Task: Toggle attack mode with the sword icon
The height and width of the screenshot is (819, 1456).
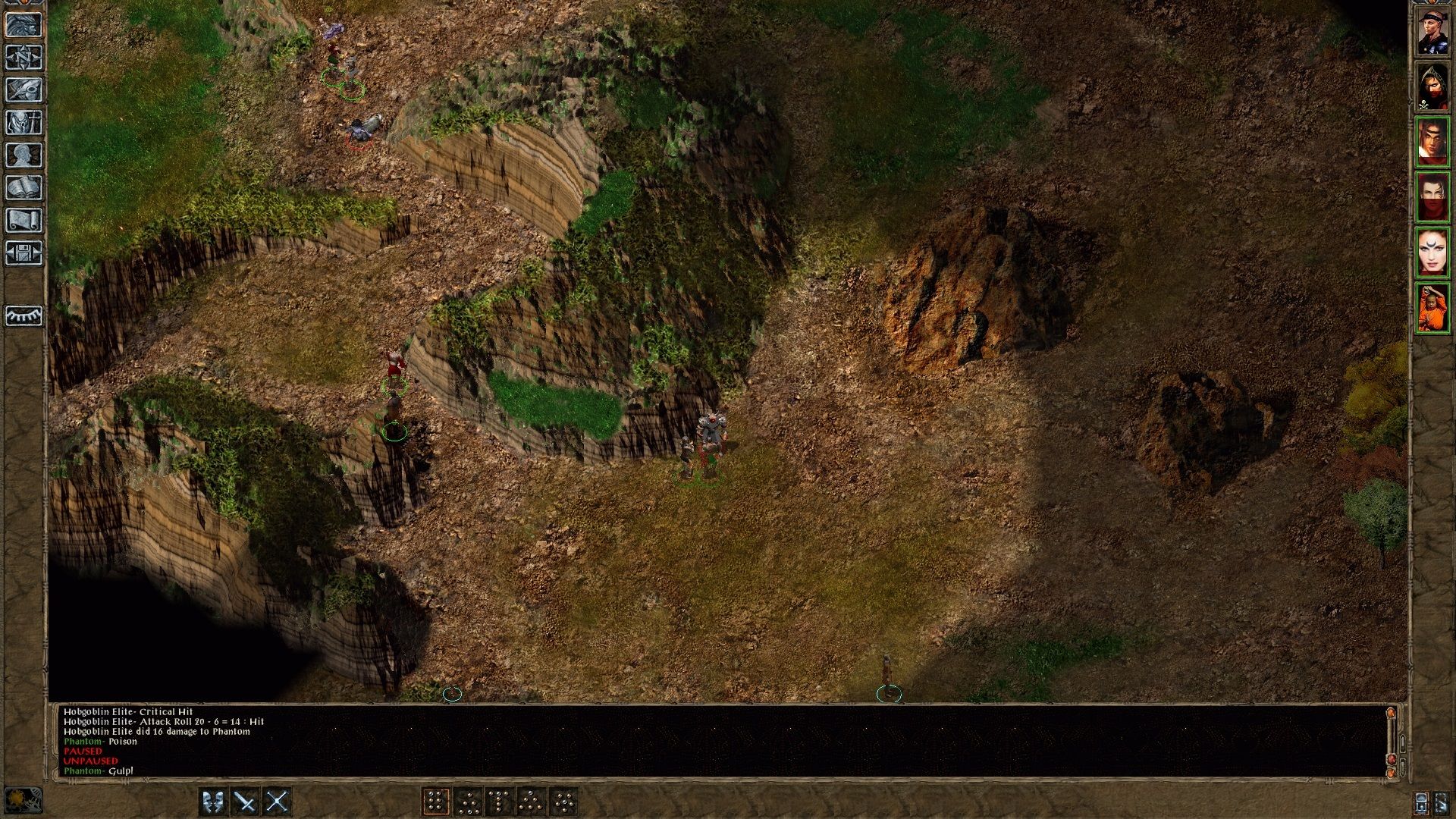Action: pos(244,800)
